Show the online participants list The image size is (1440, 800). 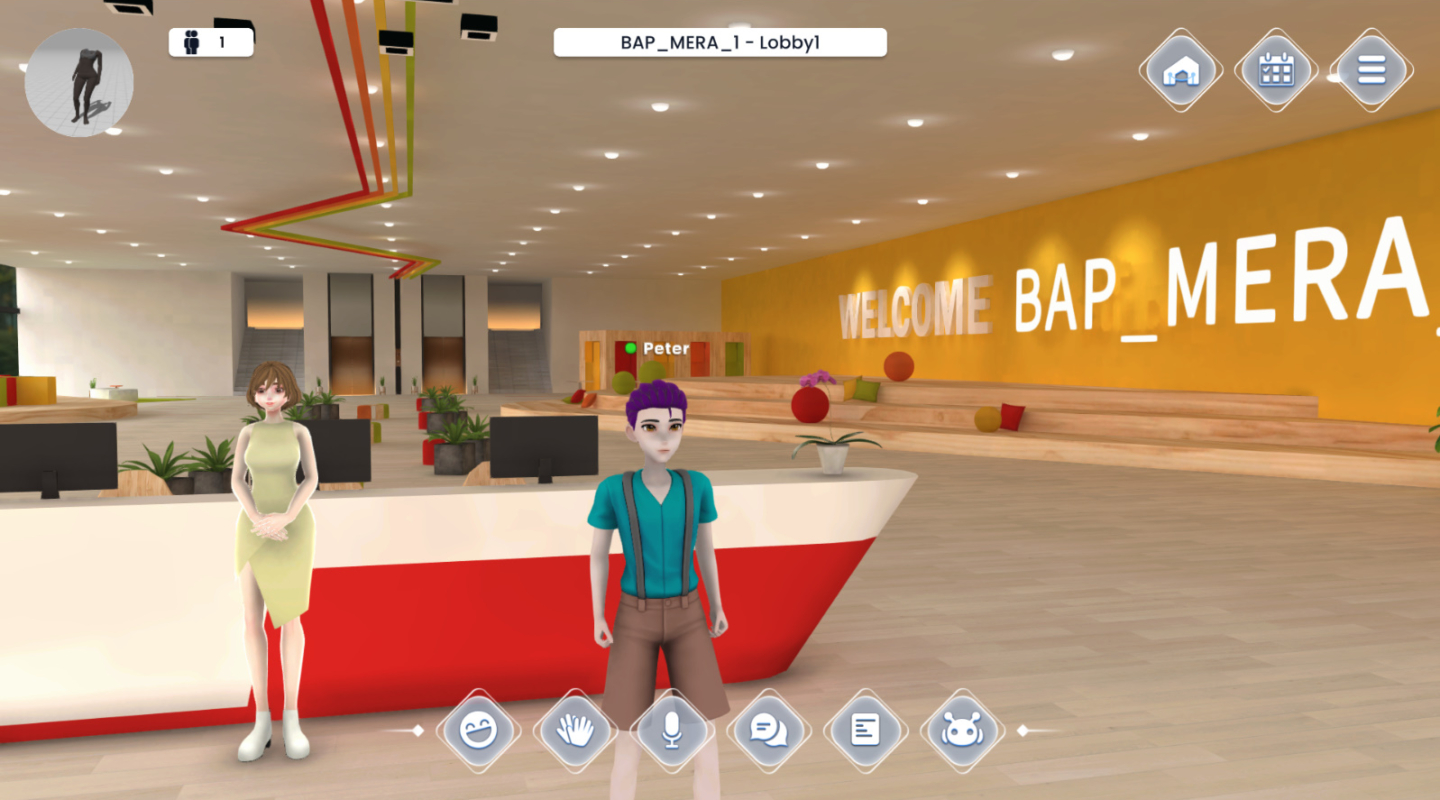[x=210, y=42]
